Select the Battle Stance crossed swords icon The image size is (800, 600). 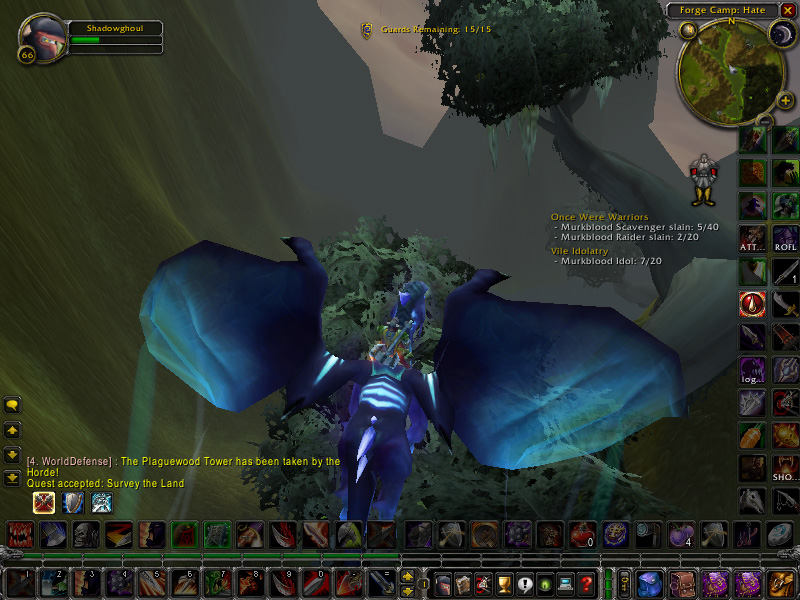pos(43,502)
